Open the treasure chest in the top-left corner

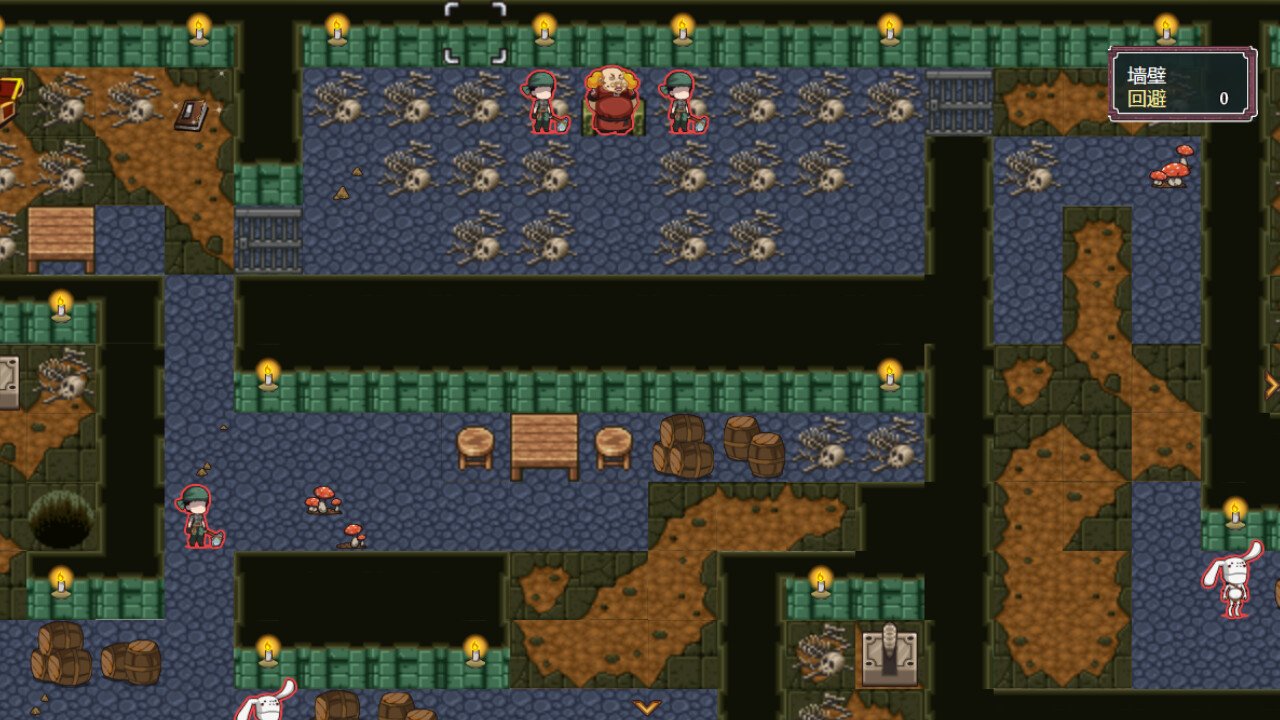pos(10,95)
